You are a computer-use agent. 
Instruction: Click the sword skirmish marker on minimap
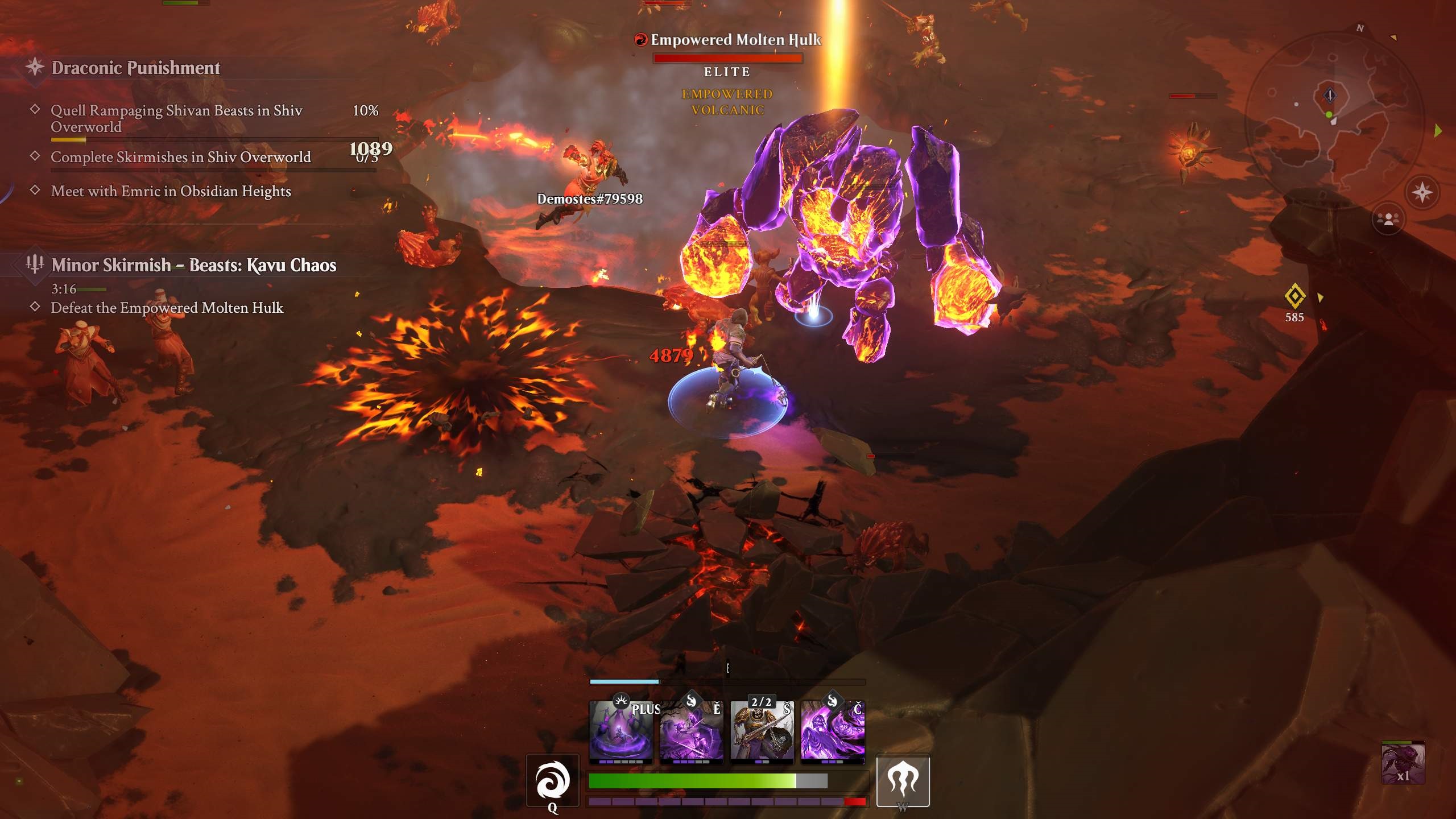coord(1330,96)
